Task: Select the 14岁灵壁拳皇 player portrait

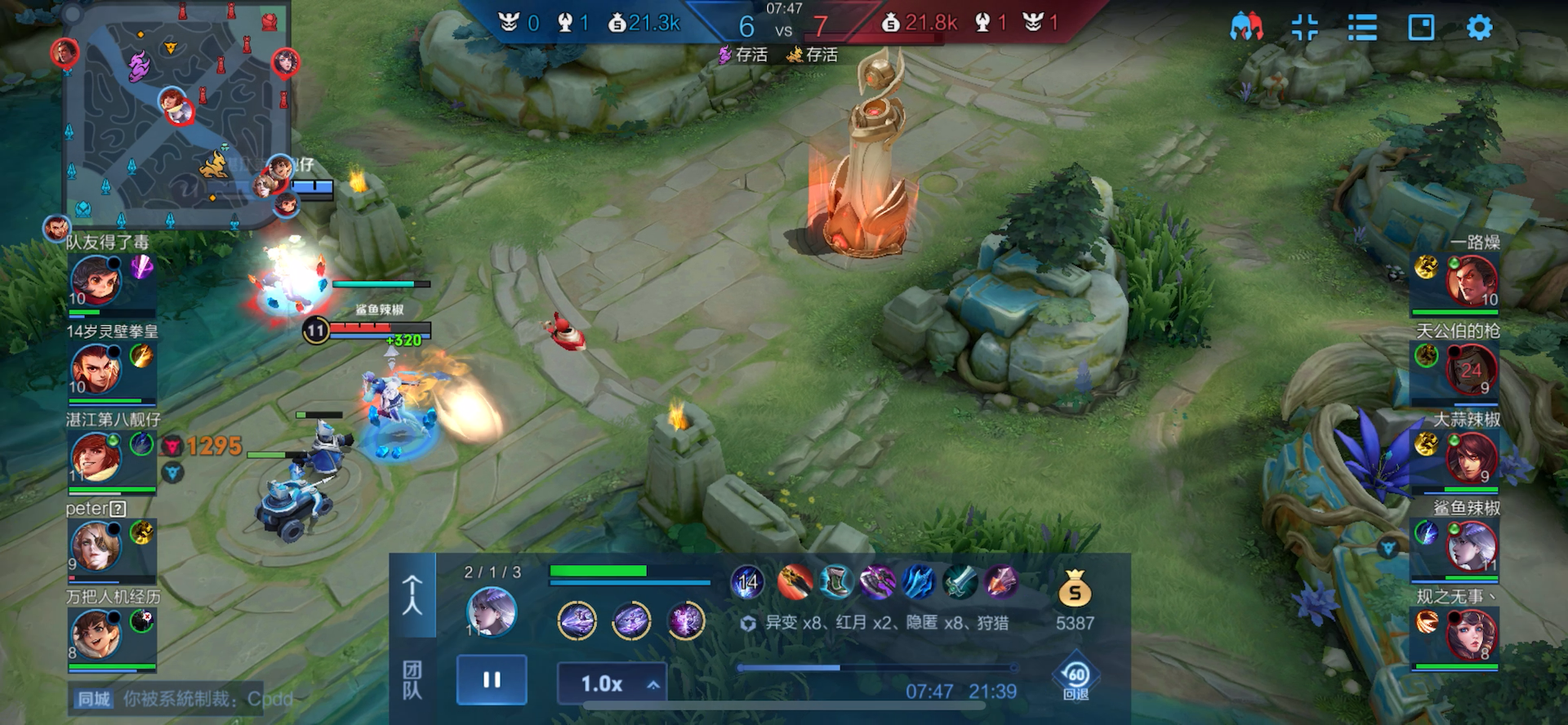Action: [96, 368]
